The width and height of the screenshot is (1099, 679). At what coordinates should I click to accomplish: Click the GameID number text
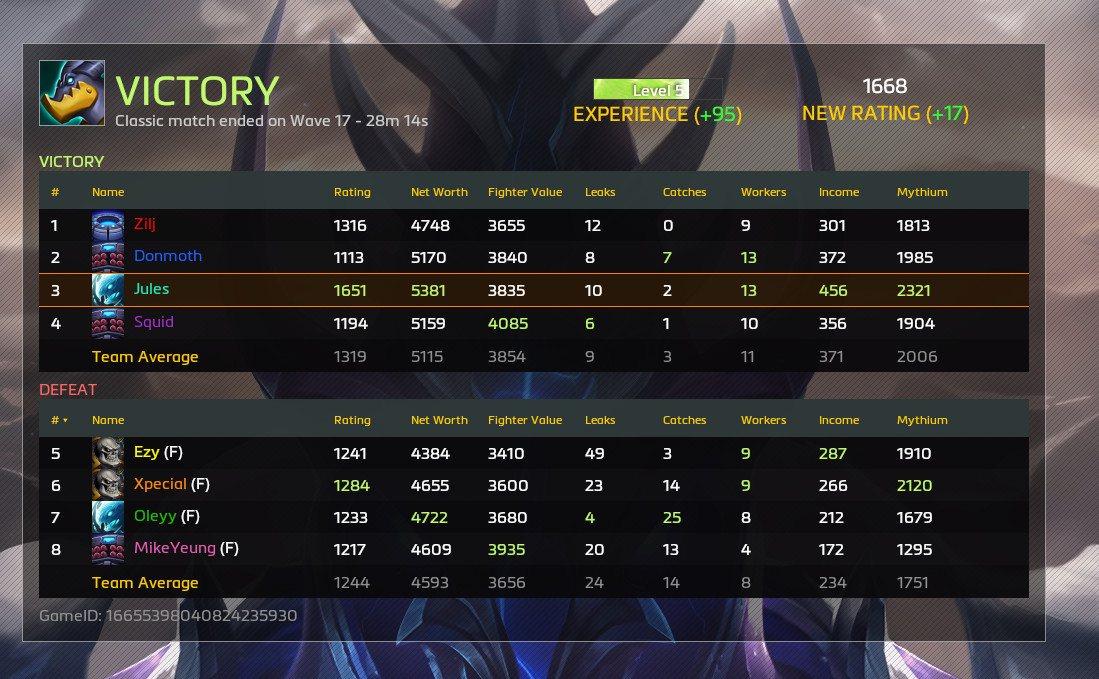[201, 615]
